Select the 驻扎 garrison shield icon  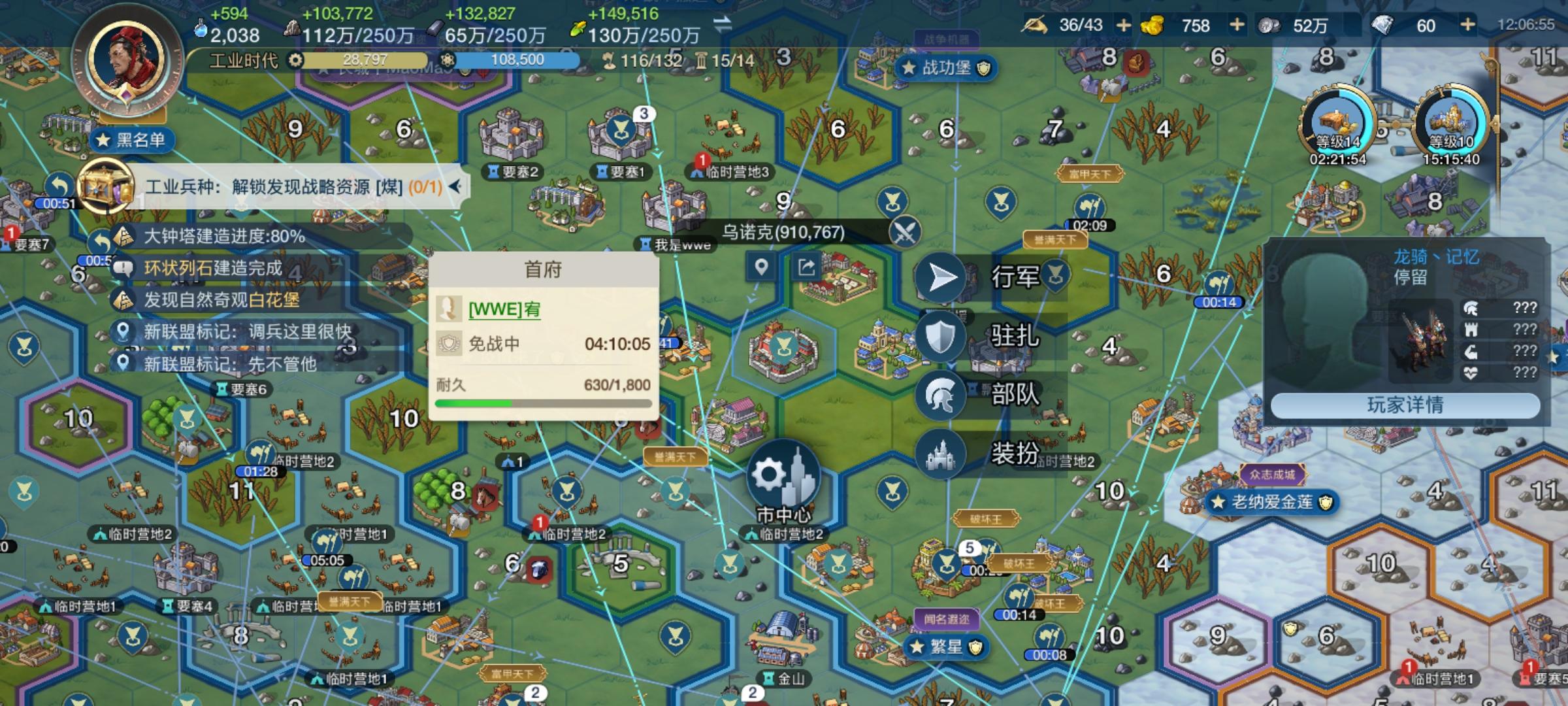tap(941, 337)
